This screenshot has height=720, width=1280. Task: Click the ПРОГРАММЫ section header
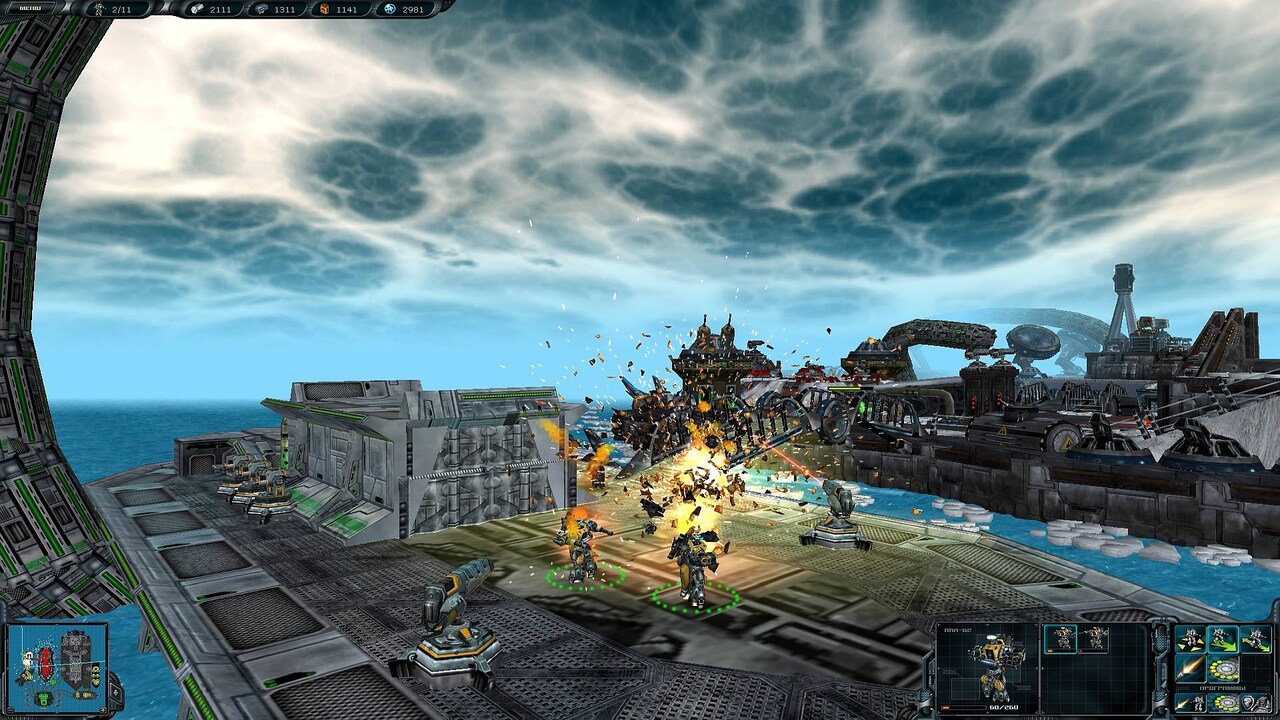1221,688
